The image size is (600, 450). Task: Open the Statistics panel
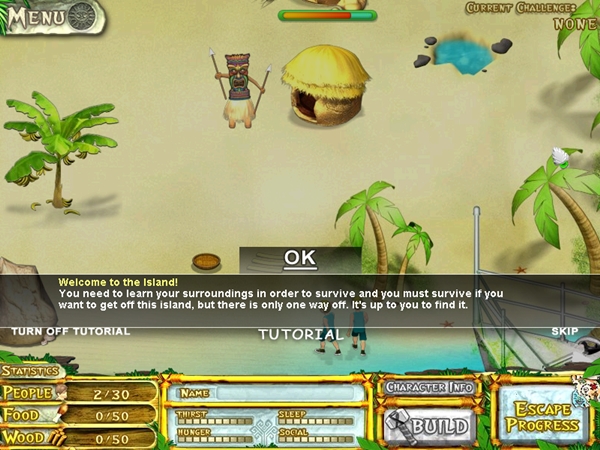(30, 372)
